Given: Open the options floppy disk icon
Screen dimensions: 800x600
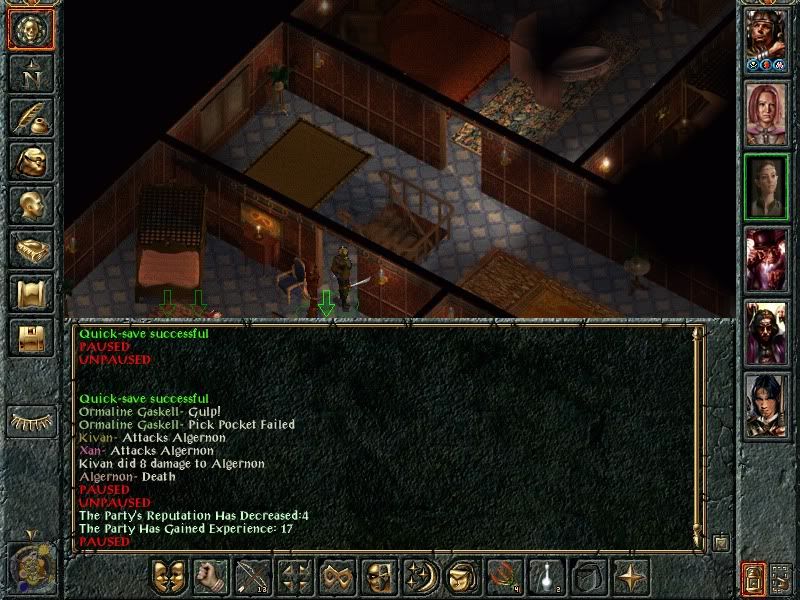Looking at the screenshot, I should tap(31, 336).
